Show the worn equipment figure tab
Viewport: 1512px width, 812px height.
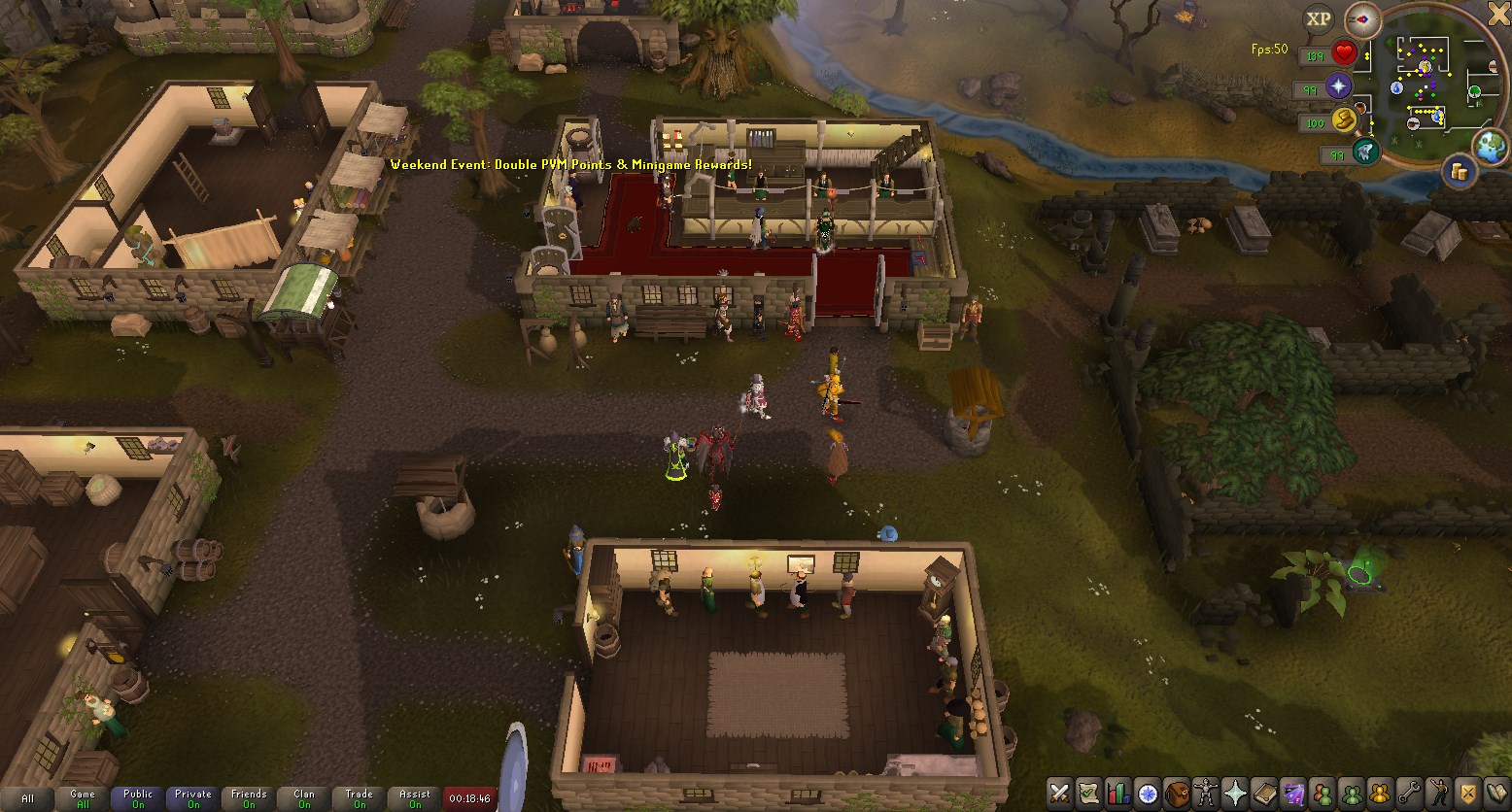tap(1207, 793)
